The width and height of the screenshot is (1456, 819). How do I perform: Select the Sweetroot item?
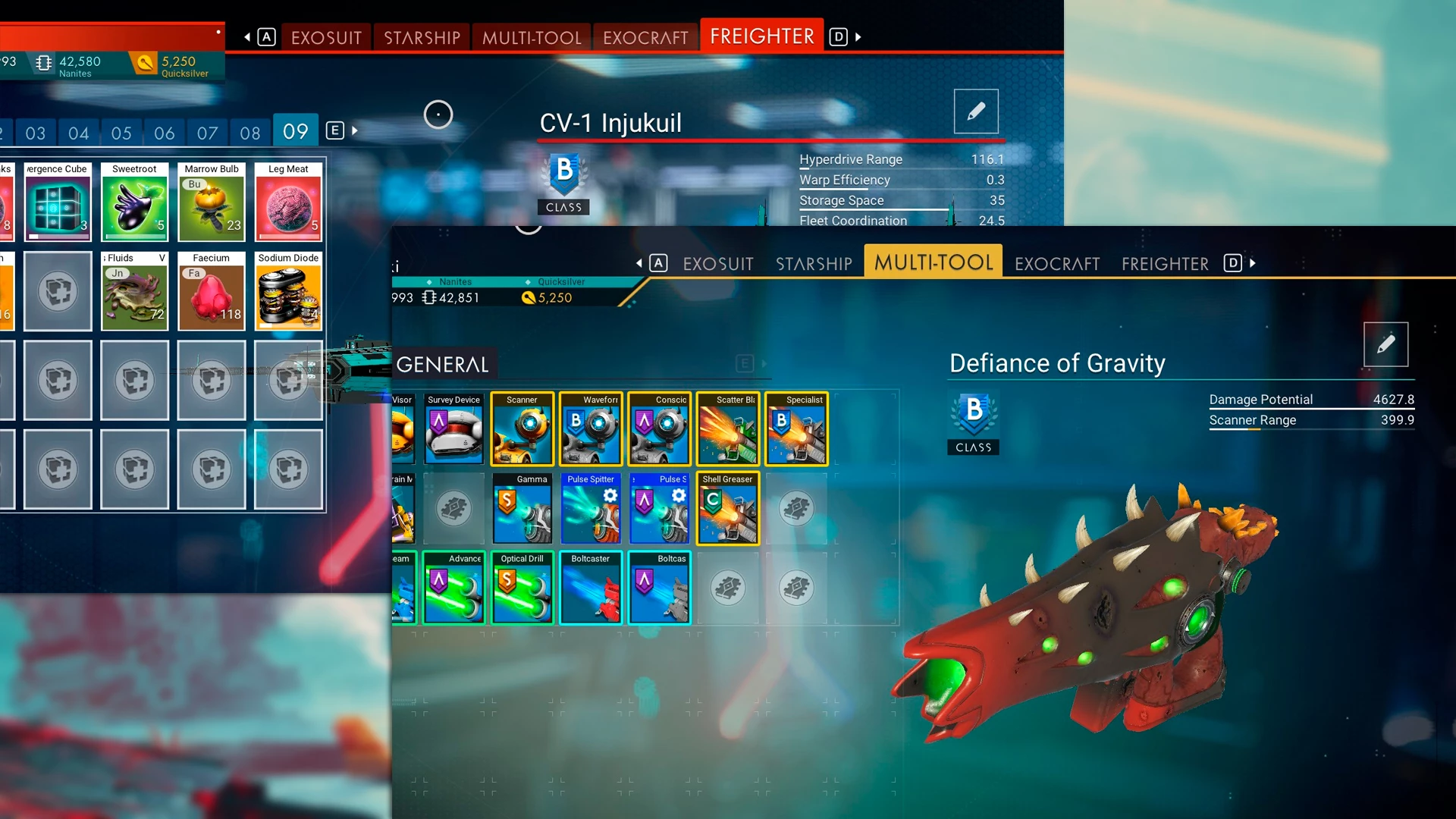134,202
